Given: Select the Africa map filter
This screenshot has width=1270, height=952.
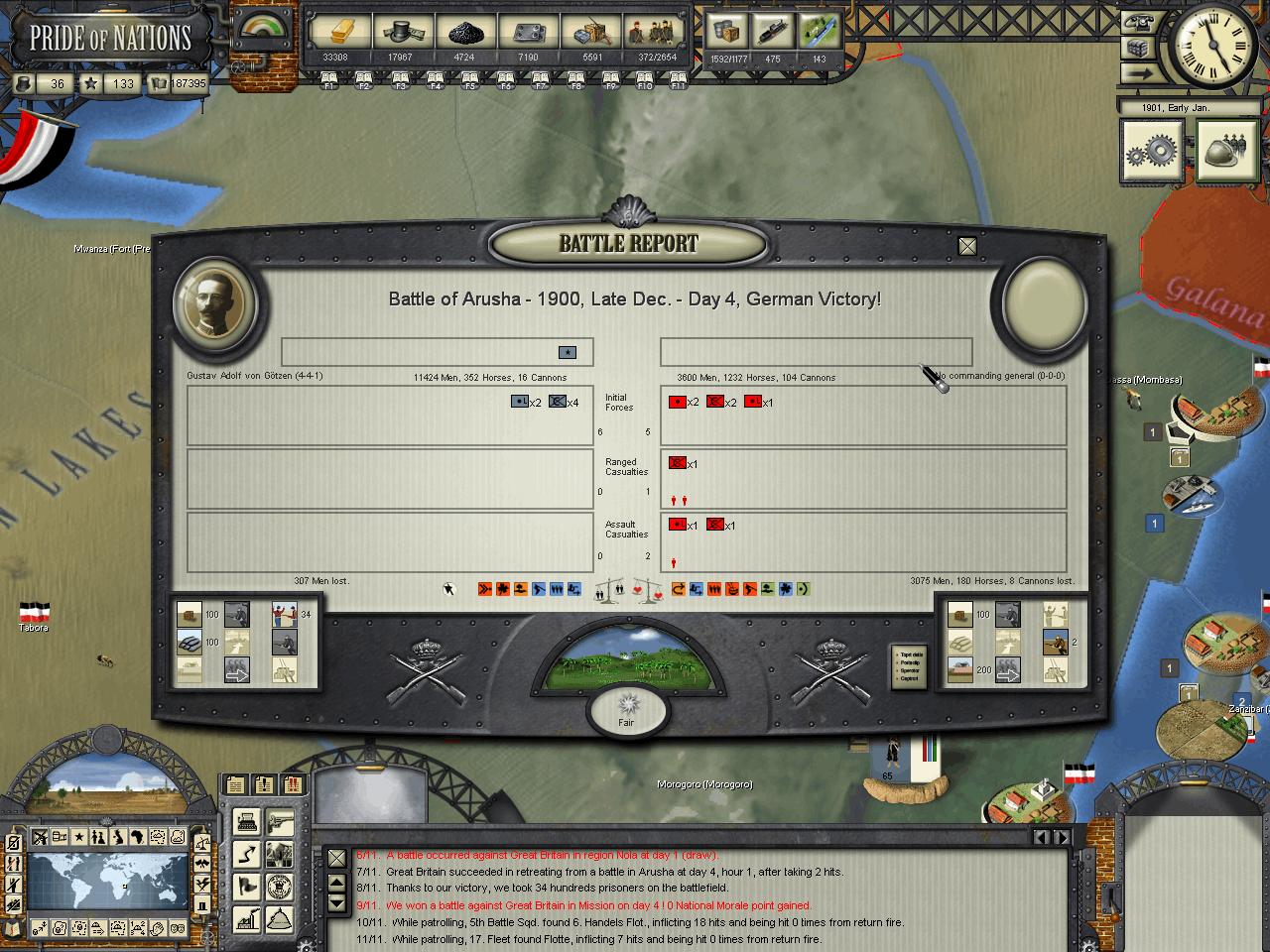Looking at the screenshot, I should (x=138, y=838).
